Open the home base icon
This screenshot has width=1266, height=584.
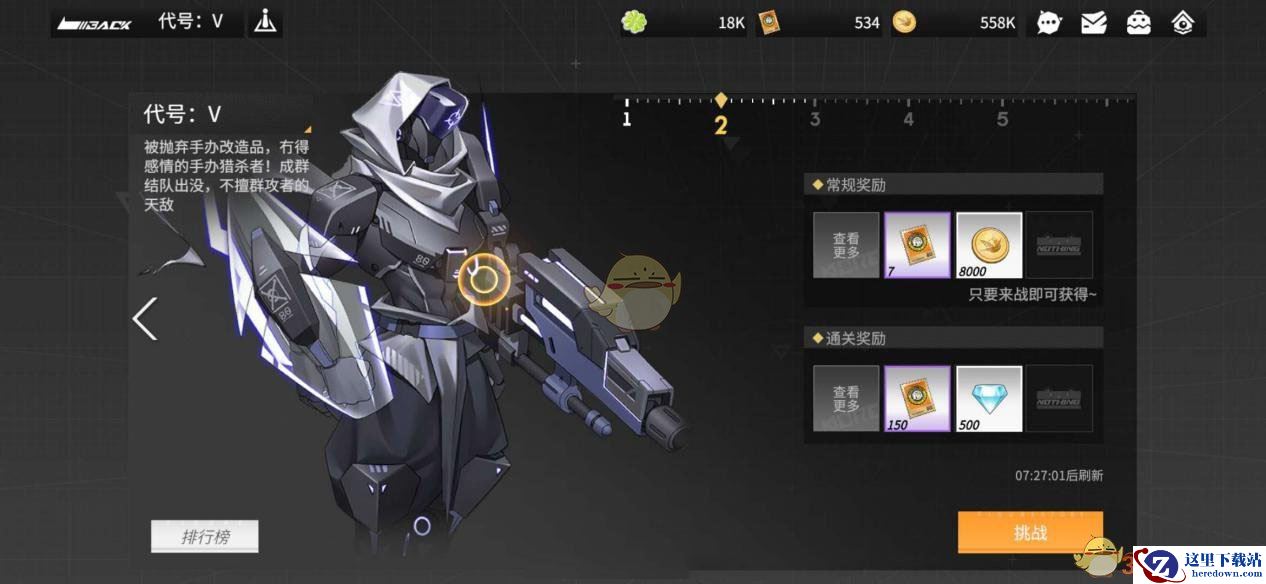point(1183,22)
